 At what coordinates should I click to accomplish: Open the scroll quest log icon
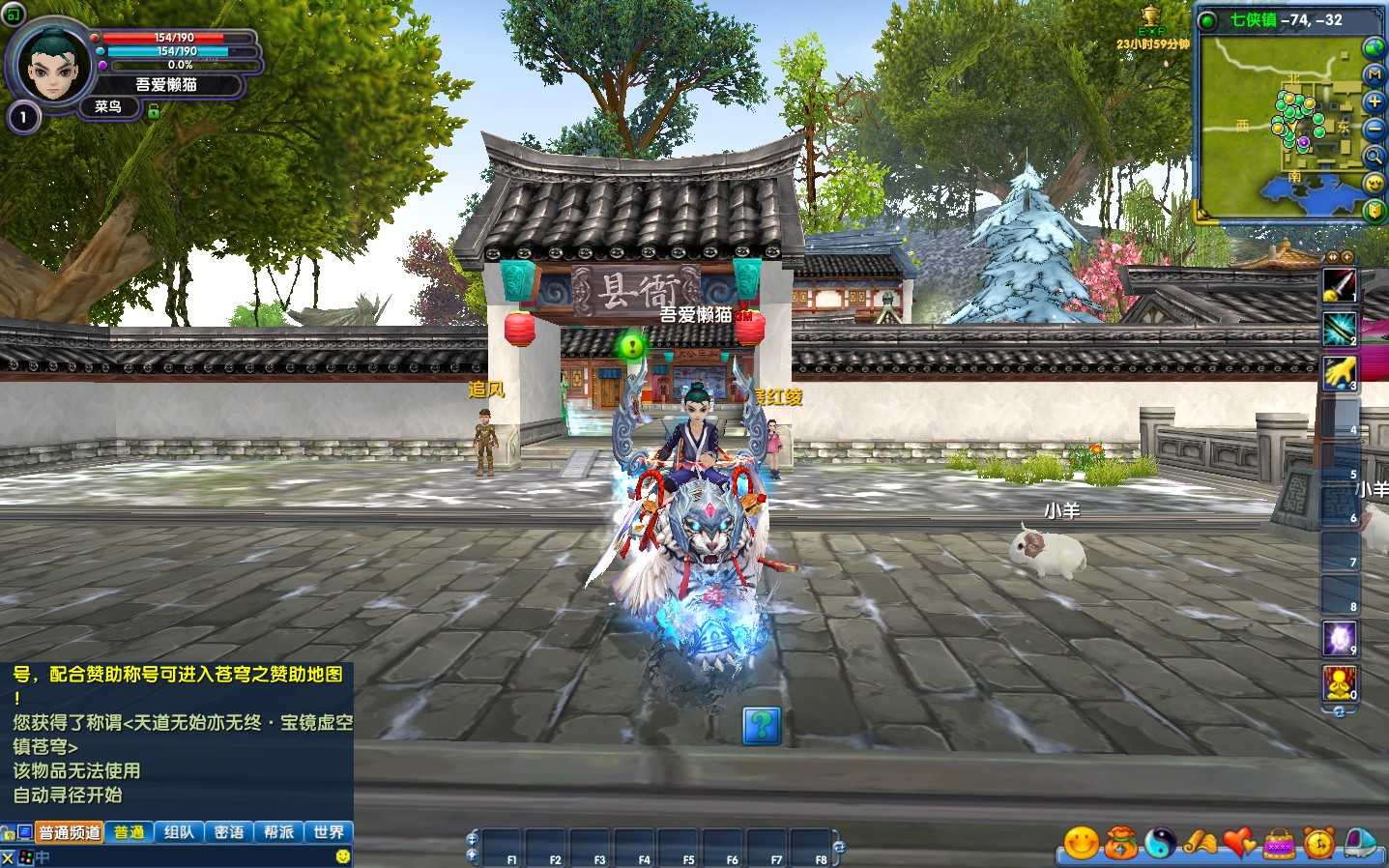1201,843
